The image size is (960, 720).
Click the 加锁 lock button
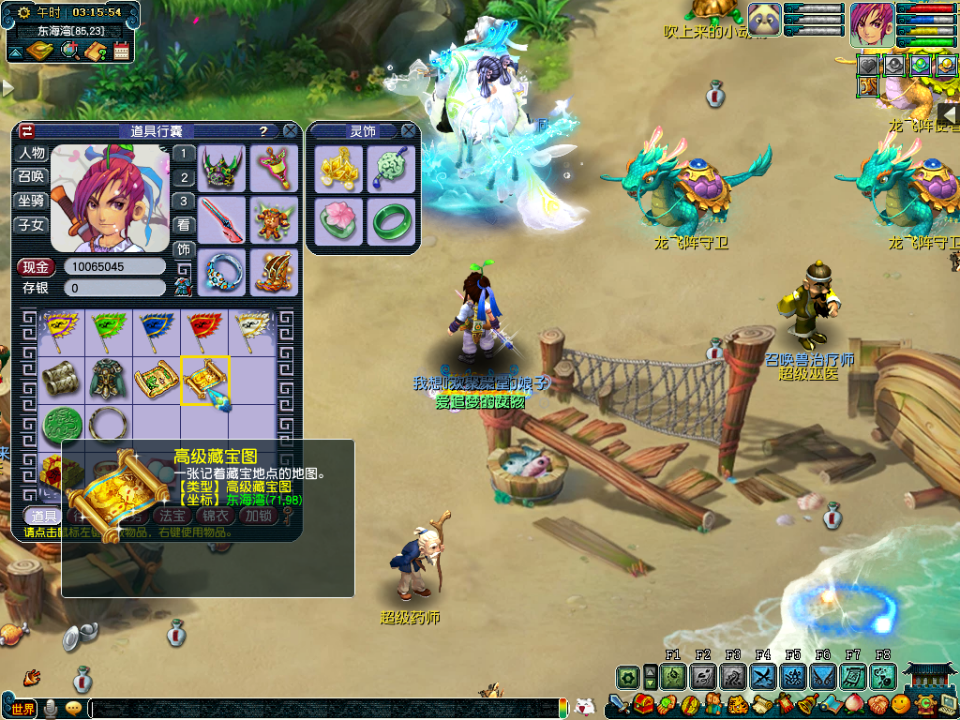[258, 516]
